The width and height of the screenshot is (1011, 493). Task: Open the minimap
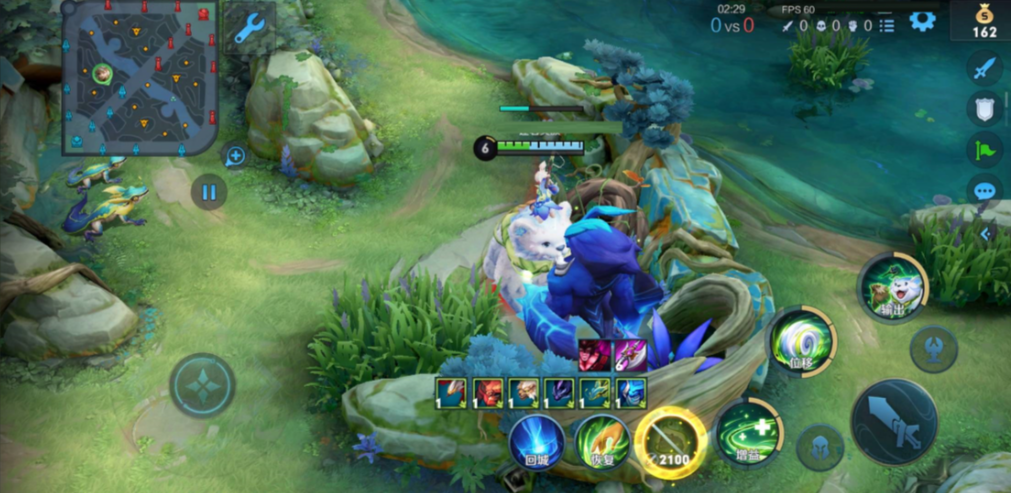tap(141, 76)
